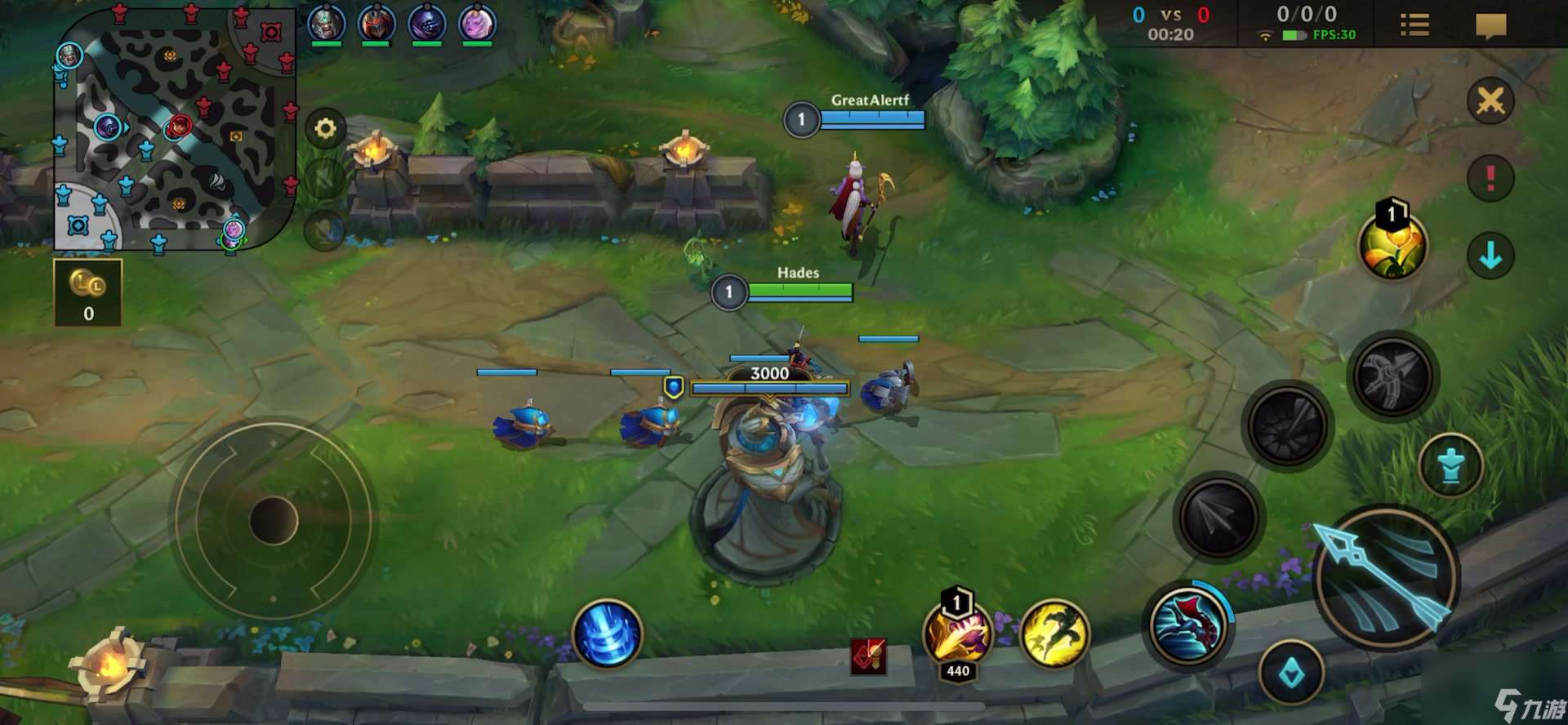Open the chat speech bubble

1490,26
